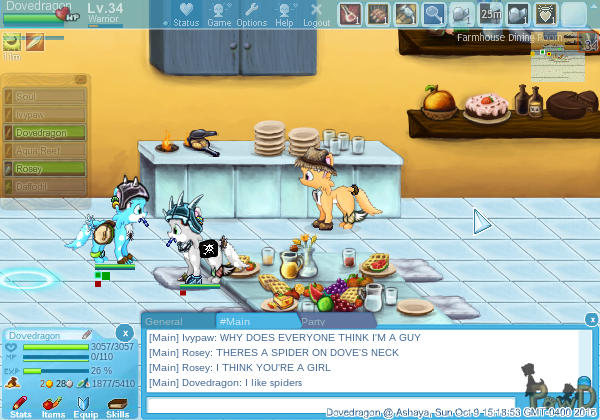The width and height of the screenshot is (600, 420).
Task: Open the Status menu
Action: coord(185,14)
